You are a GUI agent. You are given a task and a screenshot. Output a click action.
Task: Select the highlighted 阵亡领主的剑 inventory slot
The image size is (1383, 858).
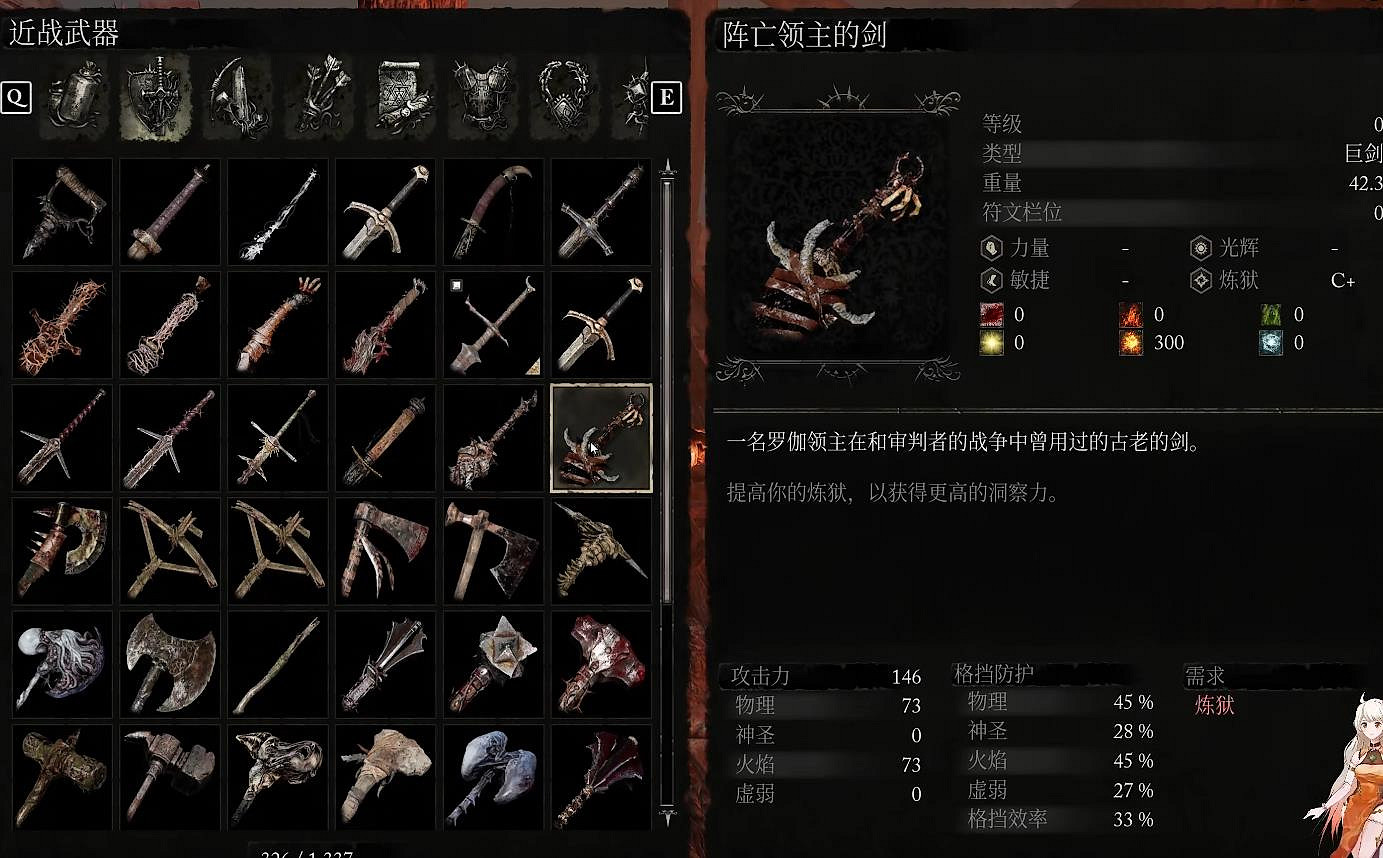601,437
